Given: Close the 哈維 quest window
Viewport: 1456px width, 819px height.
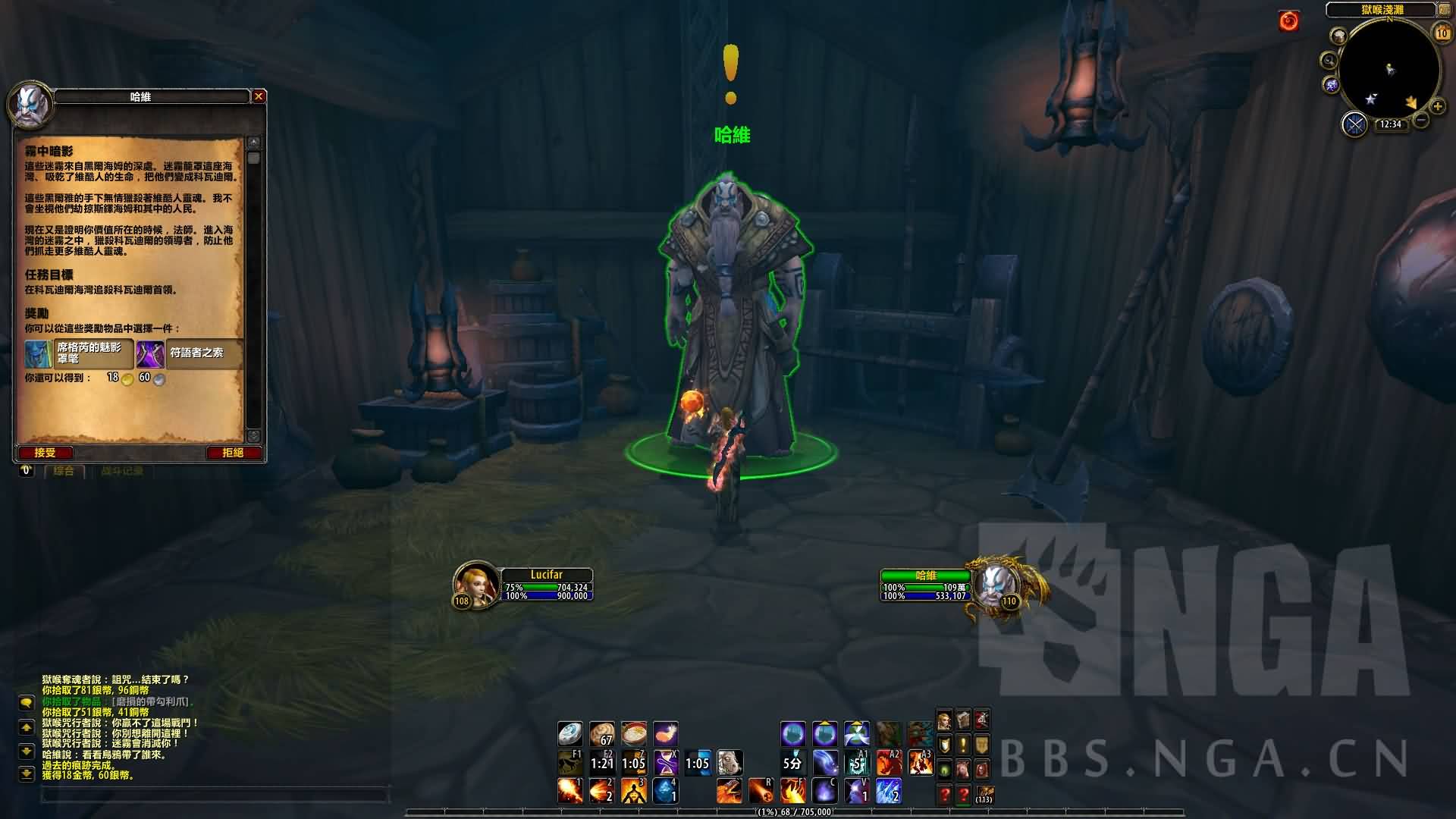Looking at the screenshot, I should tap(259, 96).
